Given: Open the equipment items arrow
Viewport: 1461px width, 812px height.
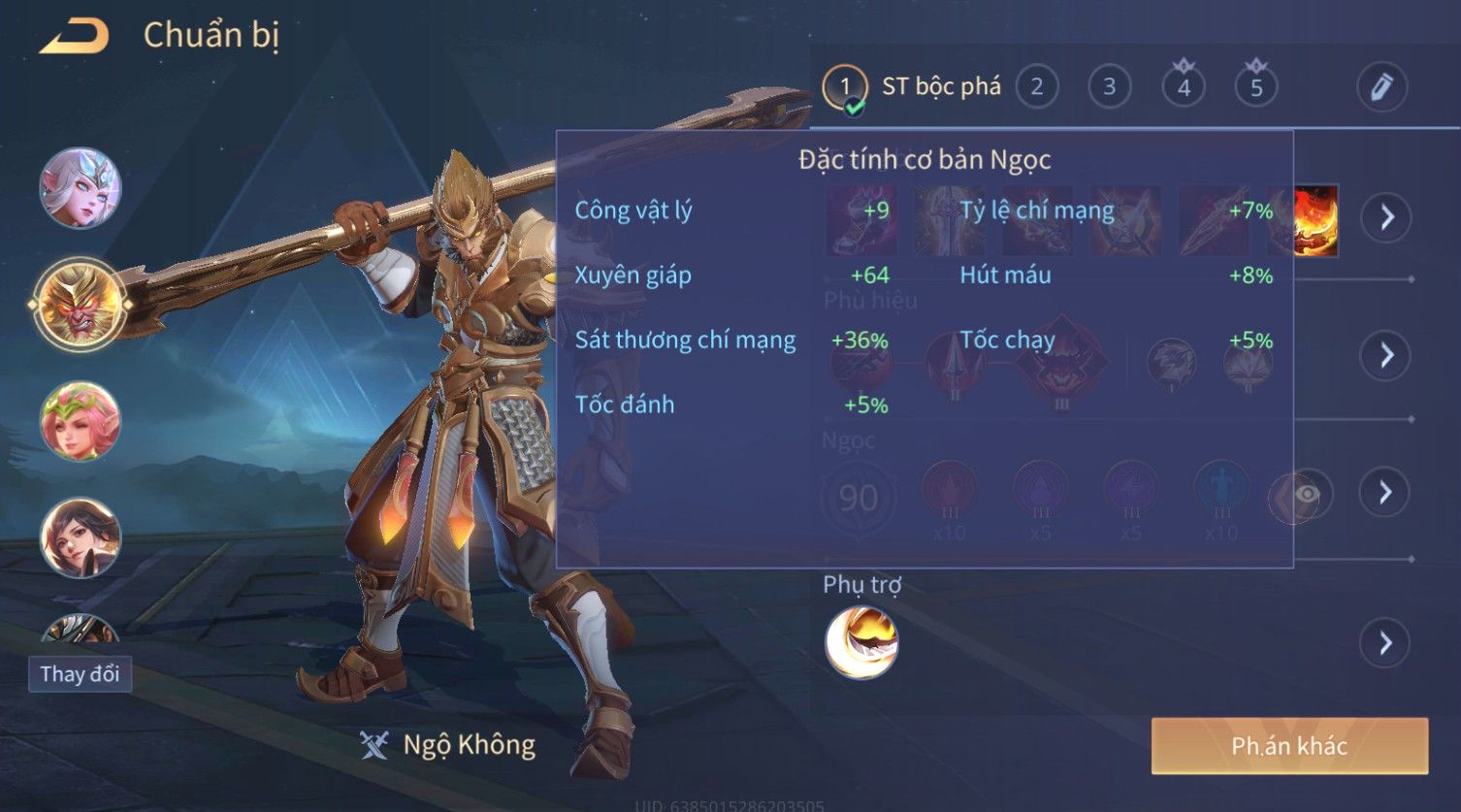Looking at the screenshot, I should tap(1385, 217).
